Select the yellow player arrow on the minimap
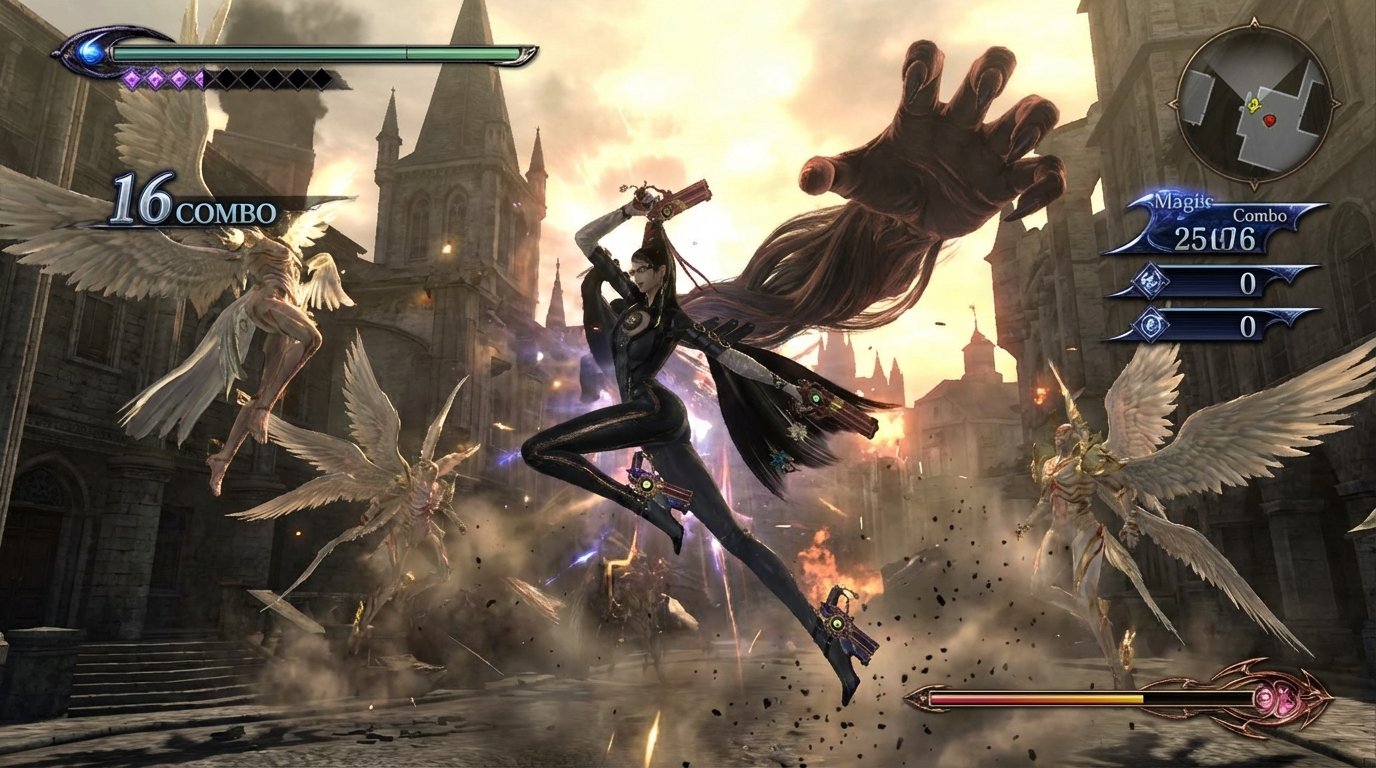 [x=1254, y=105]
